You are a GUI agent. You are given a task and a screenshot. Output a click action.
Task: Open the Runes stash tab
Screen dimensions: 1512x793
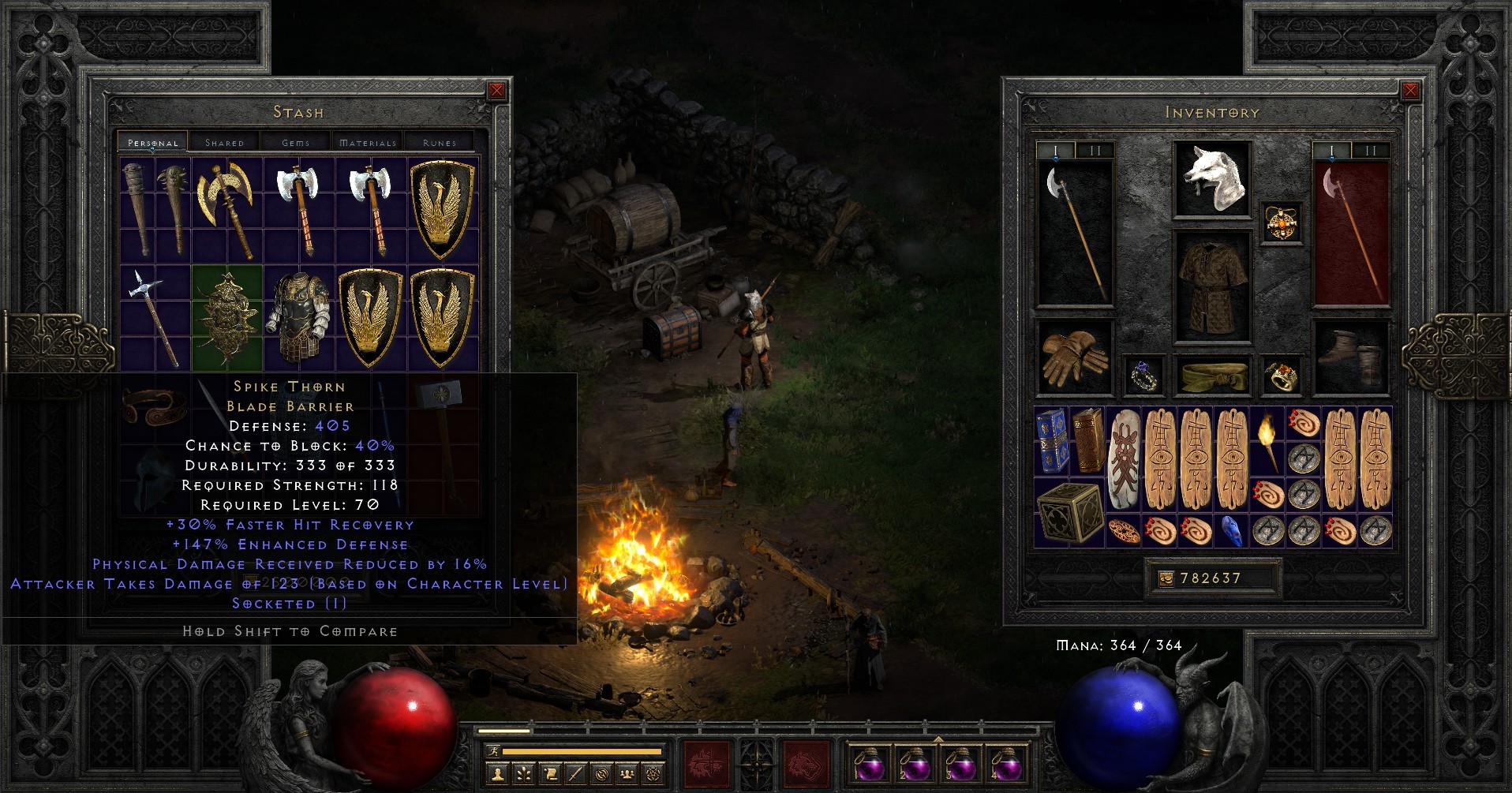(x=440, y=142)
